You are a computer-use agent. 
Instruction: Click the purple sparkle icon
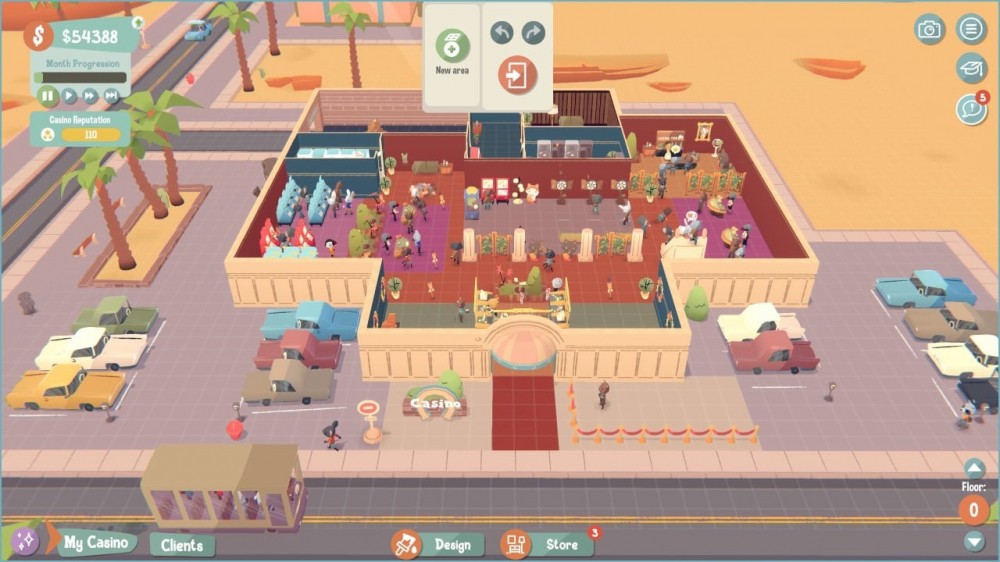click(x=24, y=541)
